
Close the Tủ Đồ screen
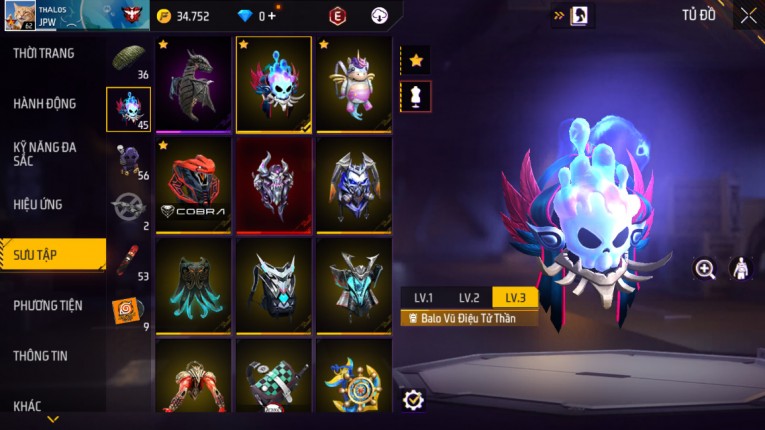click(x=748, y=15)
